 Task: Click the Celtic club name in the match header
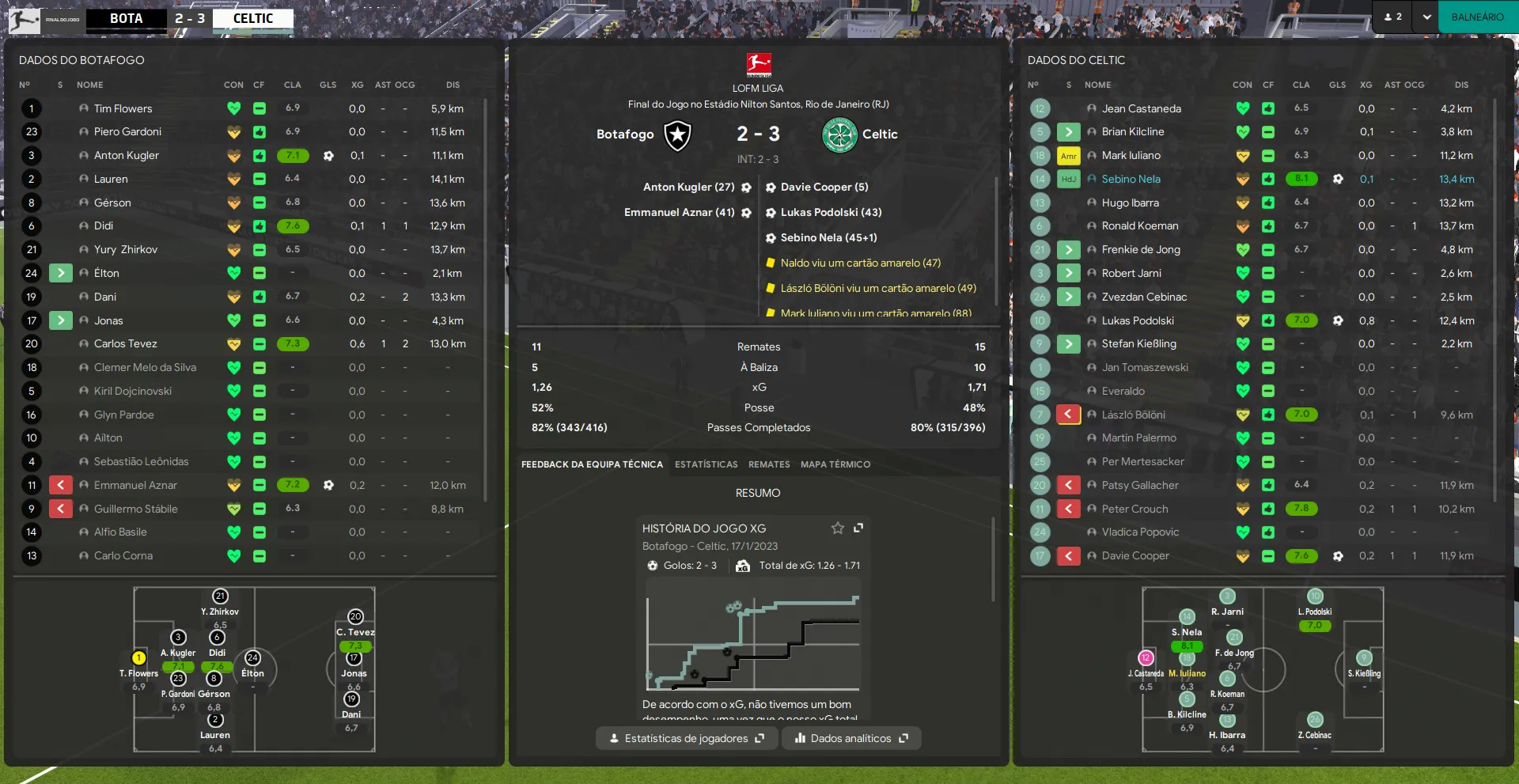pos(880,134)
